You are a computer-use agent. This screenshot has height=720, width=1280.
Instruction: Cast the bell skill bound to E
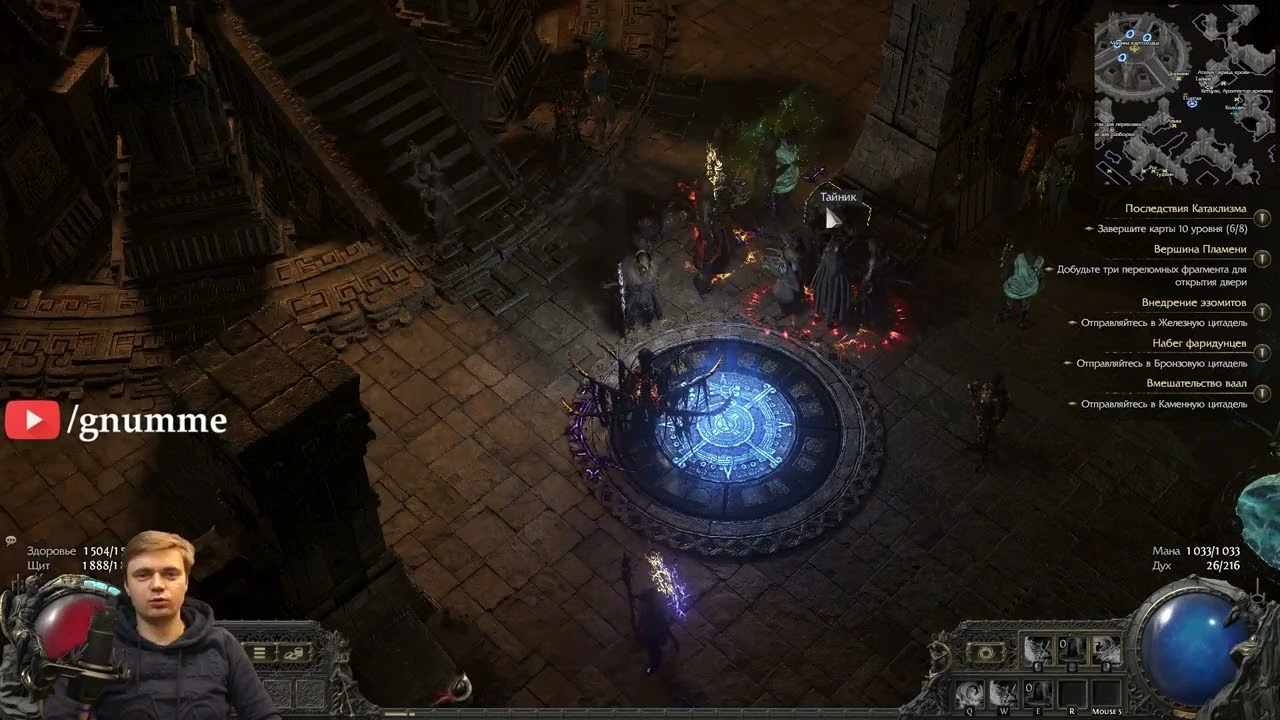1038,693
